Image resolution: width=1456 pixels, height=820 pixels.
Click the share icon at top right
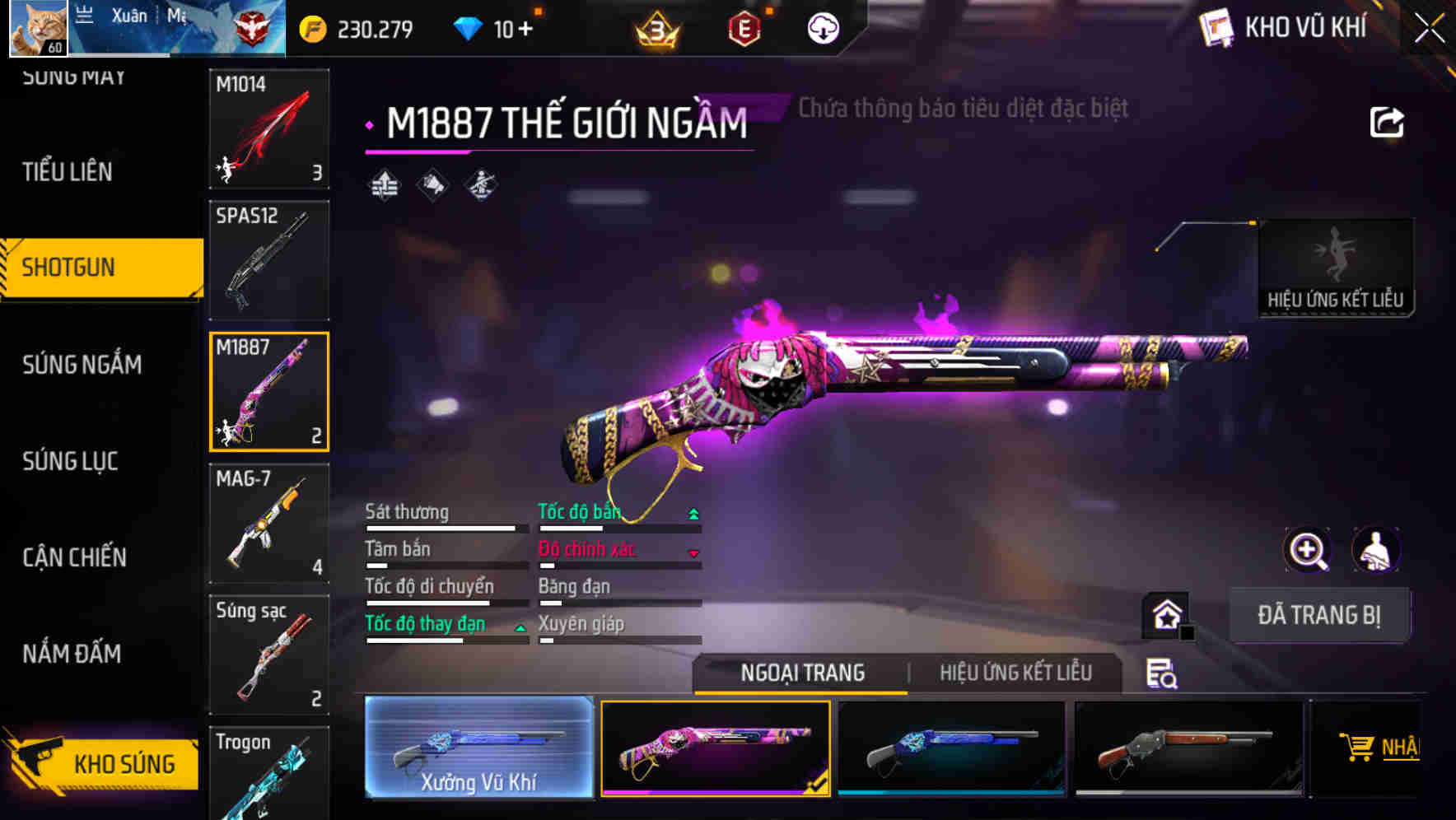click(1388, 120)
